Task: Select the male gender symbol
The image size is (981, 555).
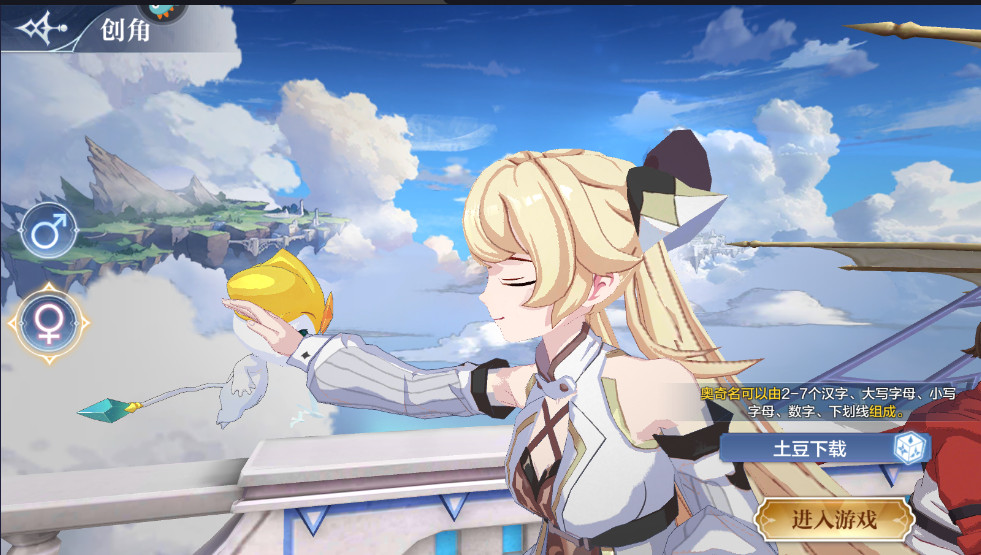Action: [x=48, y=232]
